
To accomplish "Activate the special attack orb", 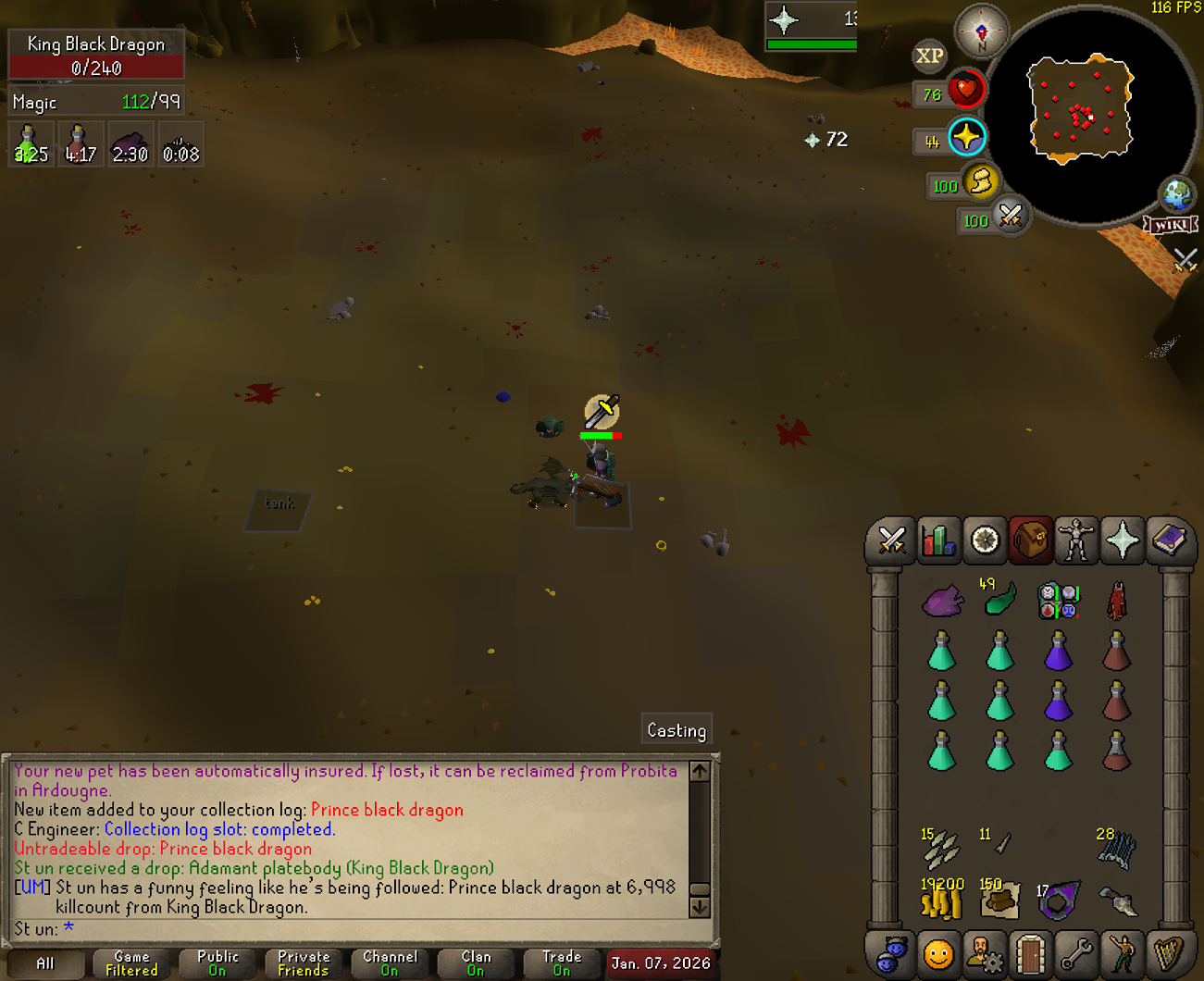I will click(1010, 217).
